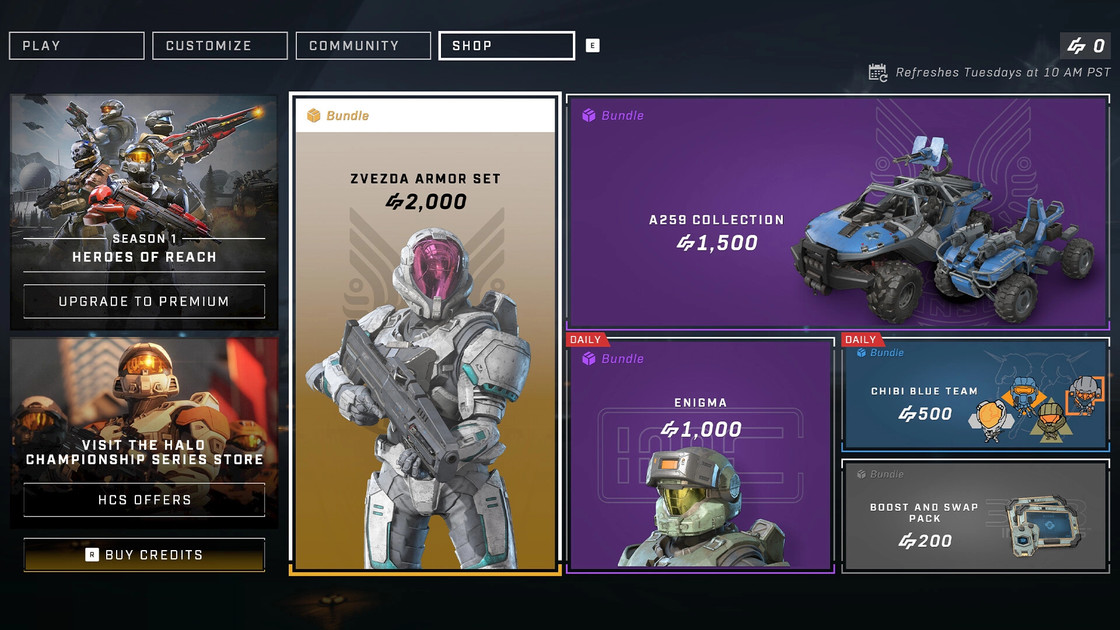1120x630 pixels.
Task: Choose the Boost and Swap Pack
Action: (975, 516)
